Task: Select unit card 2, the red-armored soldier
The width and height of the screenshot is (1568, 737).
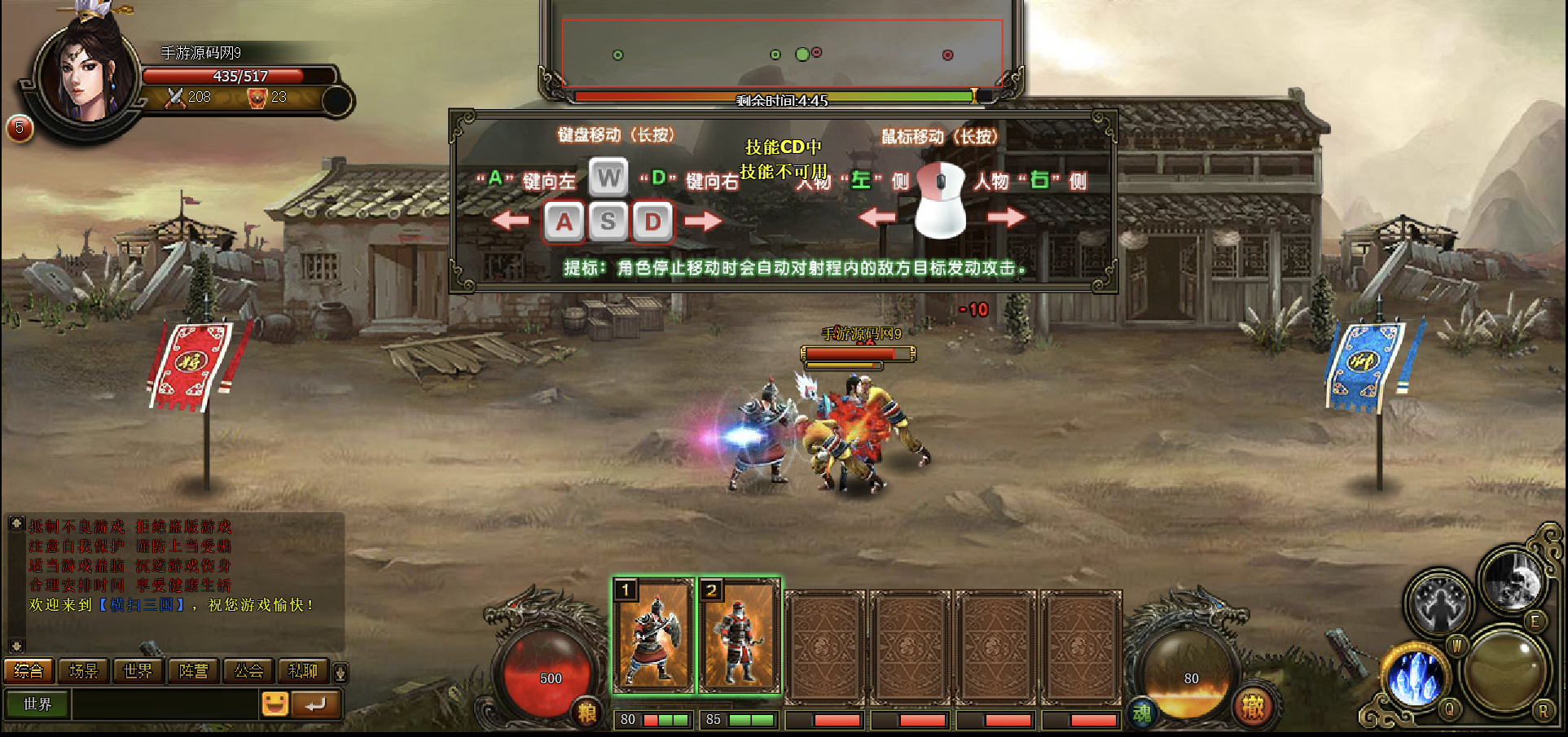Action: click(740, 635)
